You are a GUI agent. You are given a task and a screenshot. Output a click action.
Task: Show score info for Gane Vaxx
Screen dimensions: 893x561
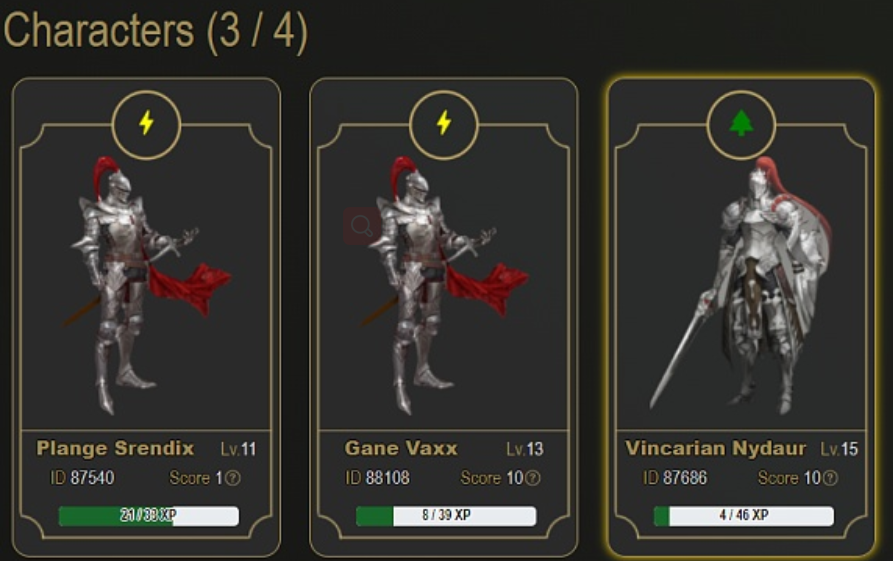click(533, 478)
